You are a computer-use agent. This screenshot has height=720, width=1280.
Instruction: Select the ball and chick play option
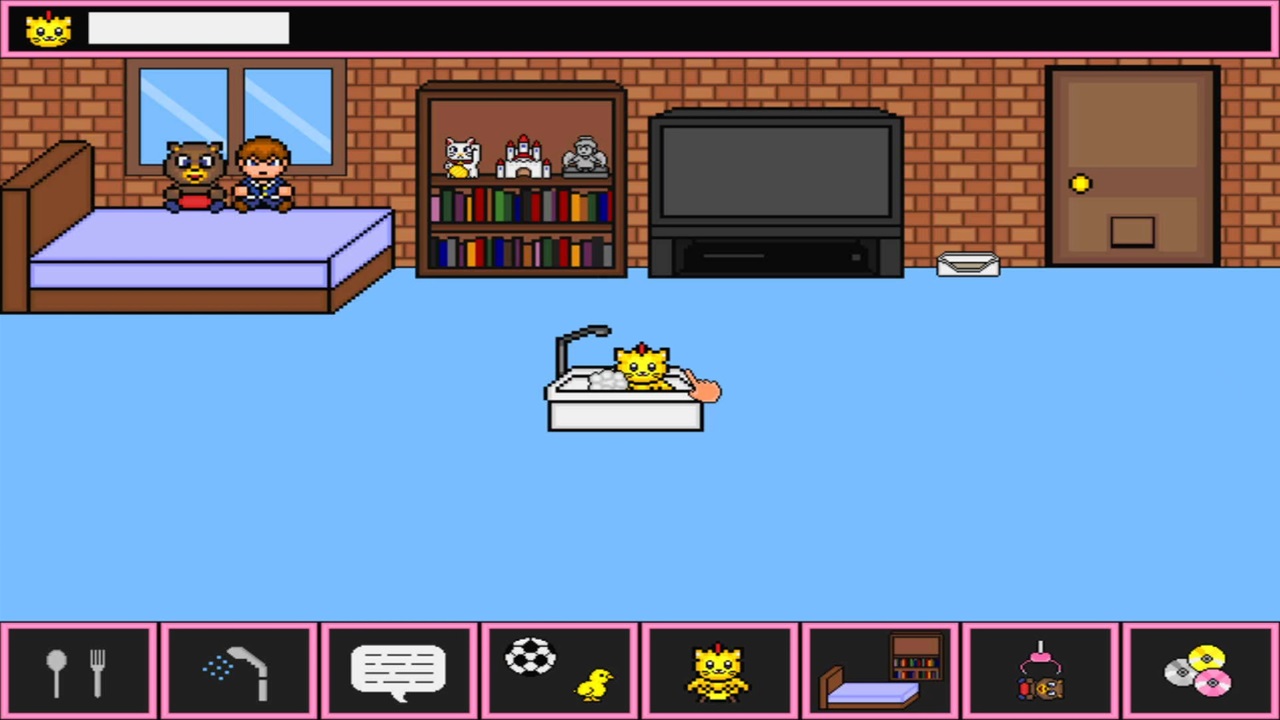(559, 668)
